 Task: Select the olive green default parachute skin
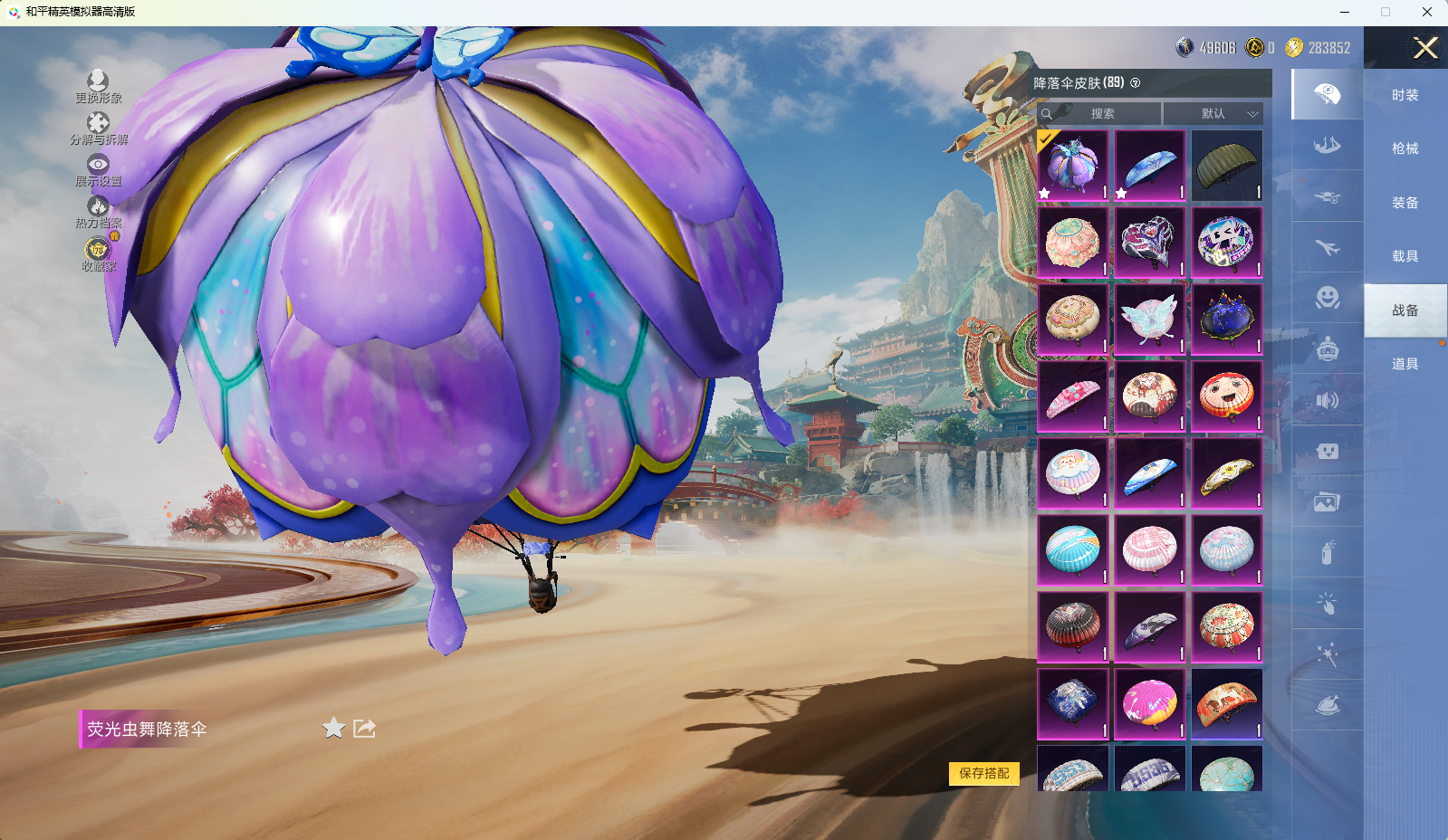pyautogui.click(x=1226, y=166)
